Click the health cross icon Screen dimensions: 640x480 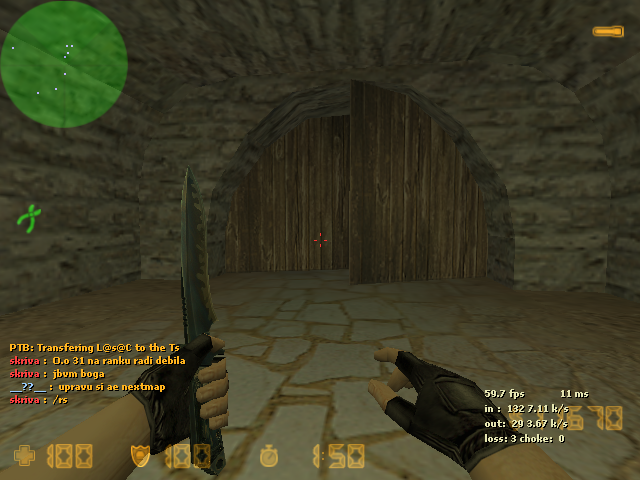coord(23,456)
